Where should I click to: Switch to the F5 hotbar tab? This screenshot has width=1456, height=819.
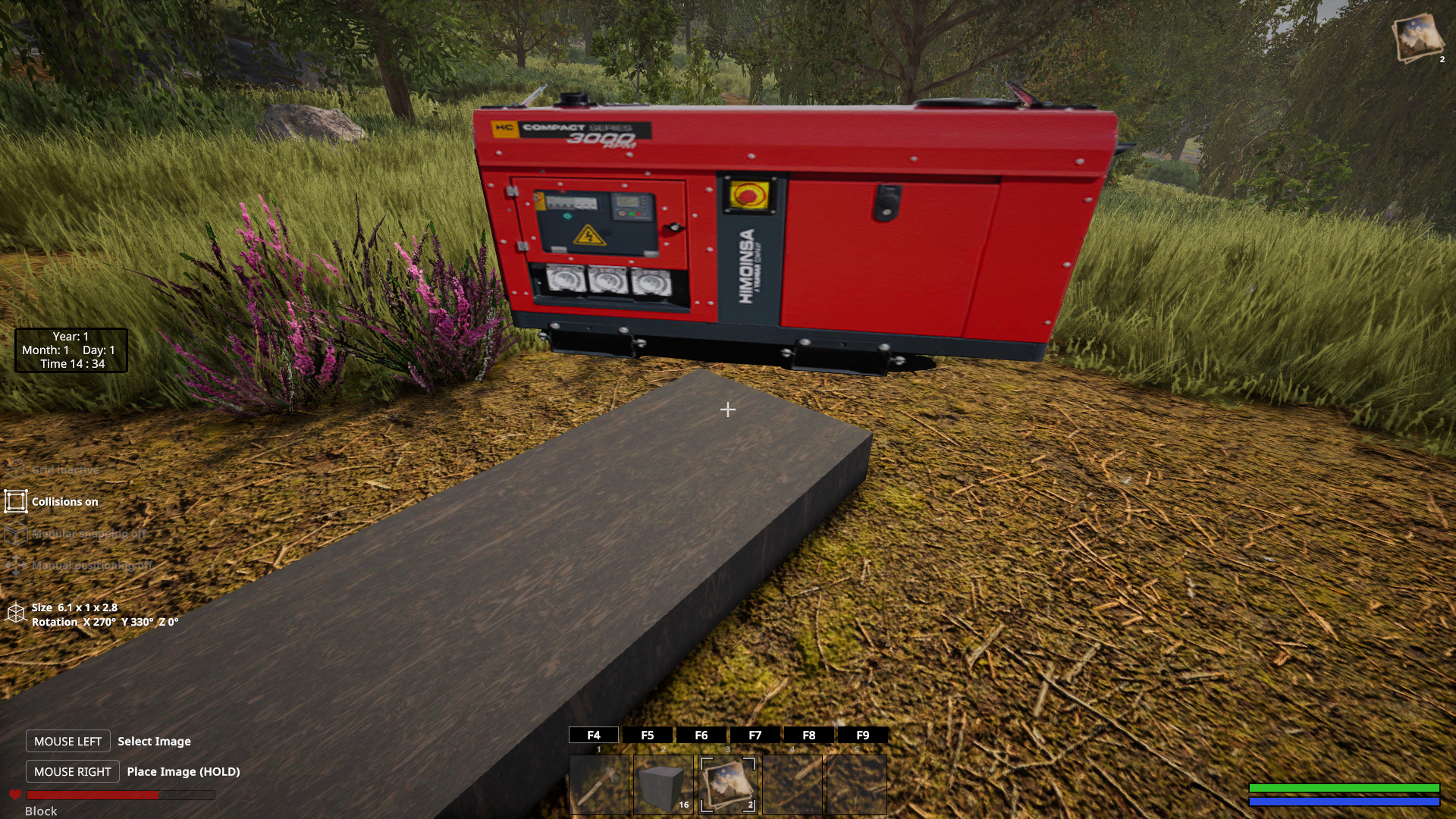coord(648,735)
